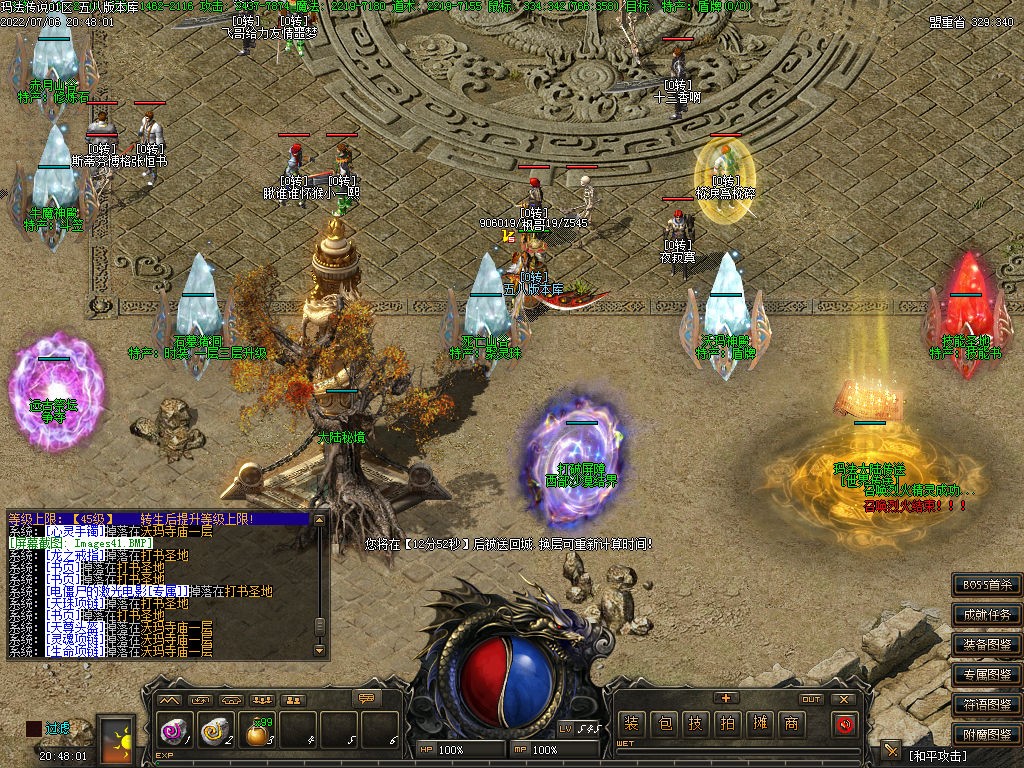The image size is (1024, 768).
Task: Show the 装备图鉴 equipment codex
Action: pos(986,644)
